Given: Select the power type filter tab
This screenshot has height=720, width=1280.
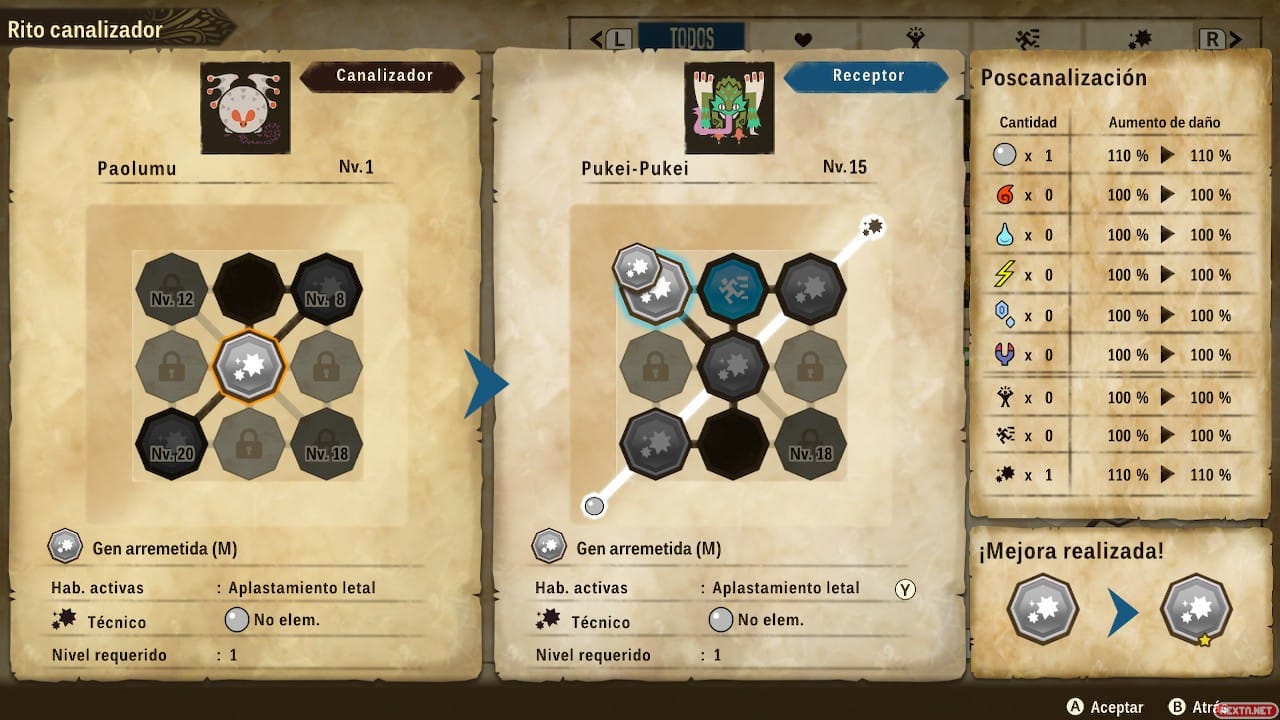Looking at the screenshot, I should coord(915,39).
